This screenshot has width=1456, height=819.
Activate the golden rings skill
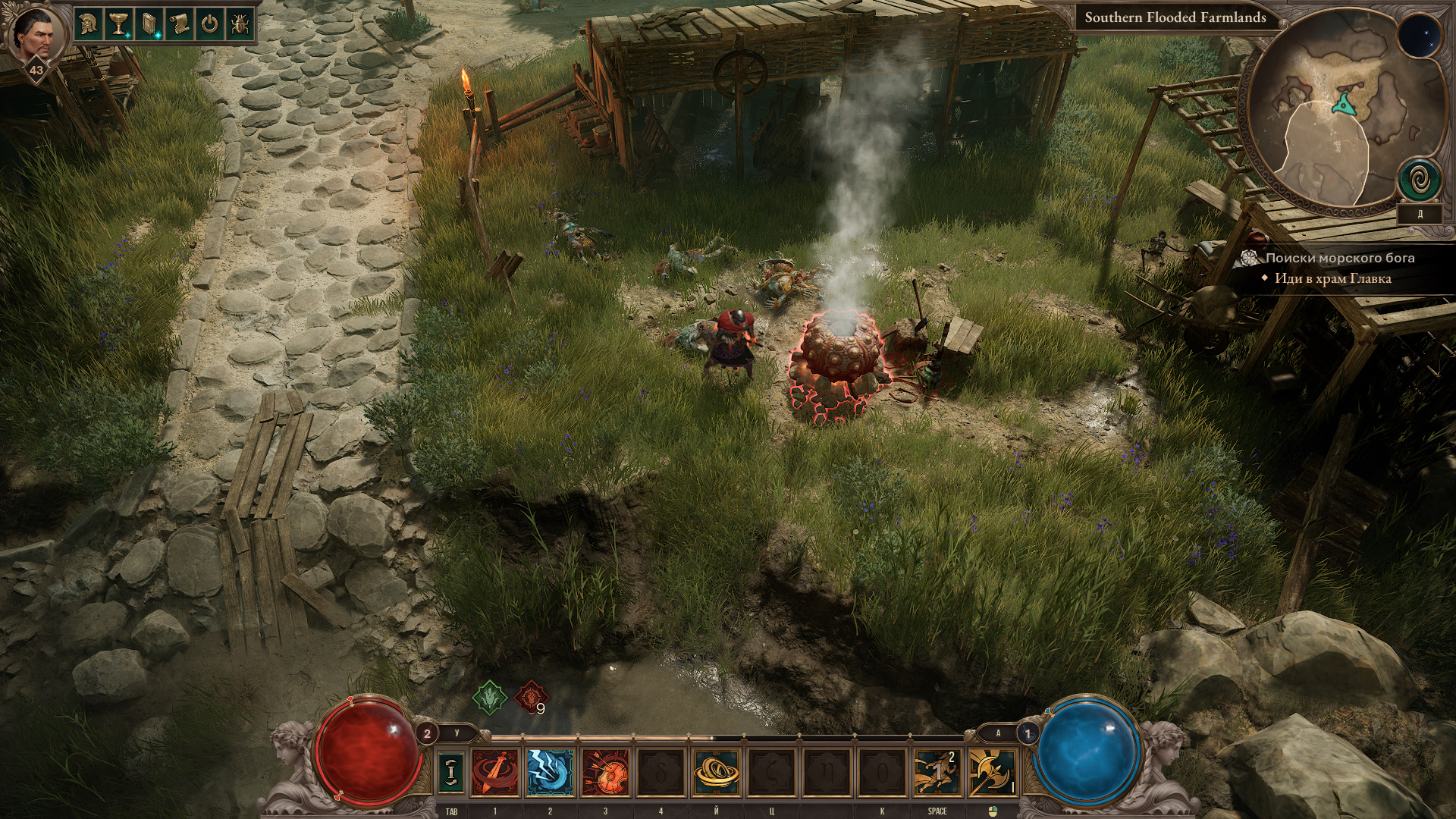[716, 772]
